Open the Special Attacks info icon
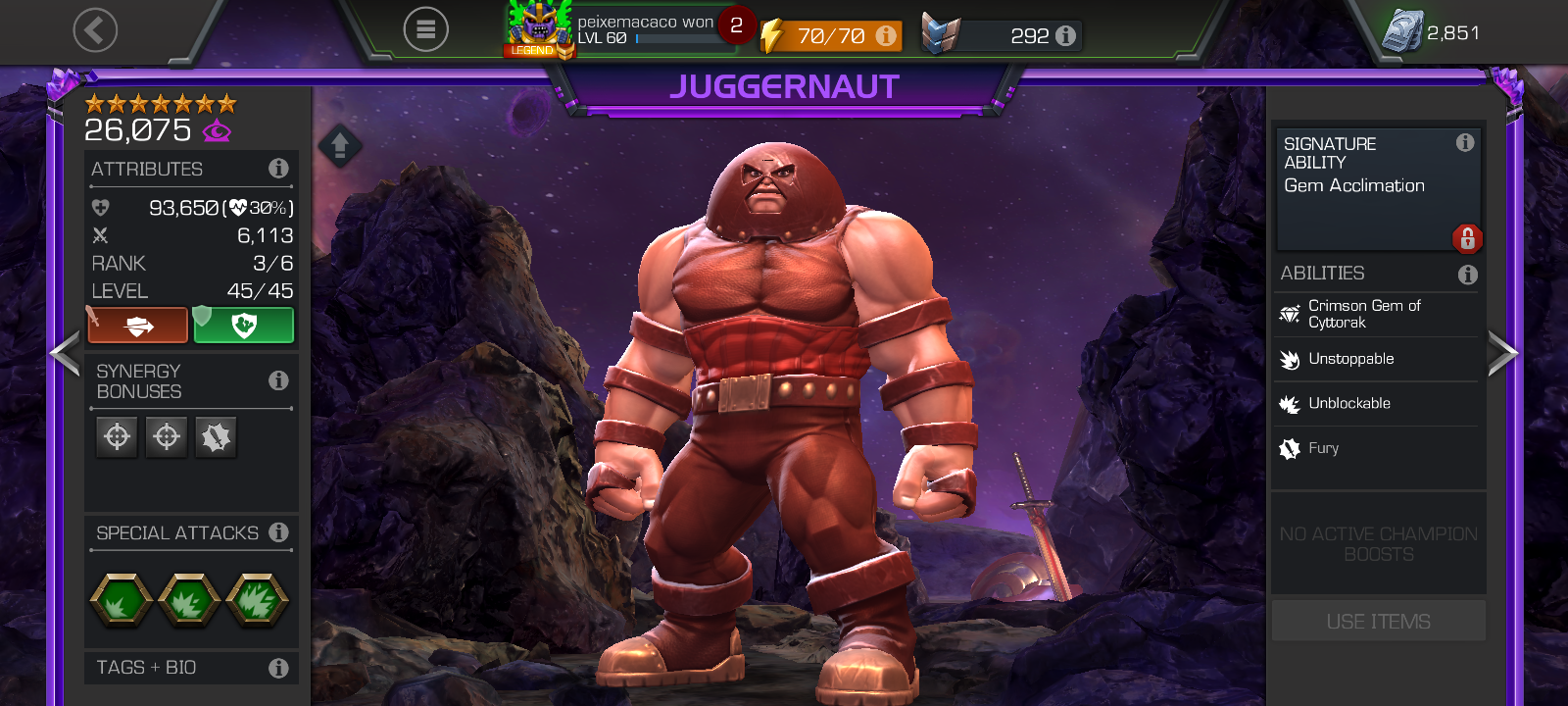This screenshot has height=706, width=1568. pyautogui.click(x=278, y=532)
